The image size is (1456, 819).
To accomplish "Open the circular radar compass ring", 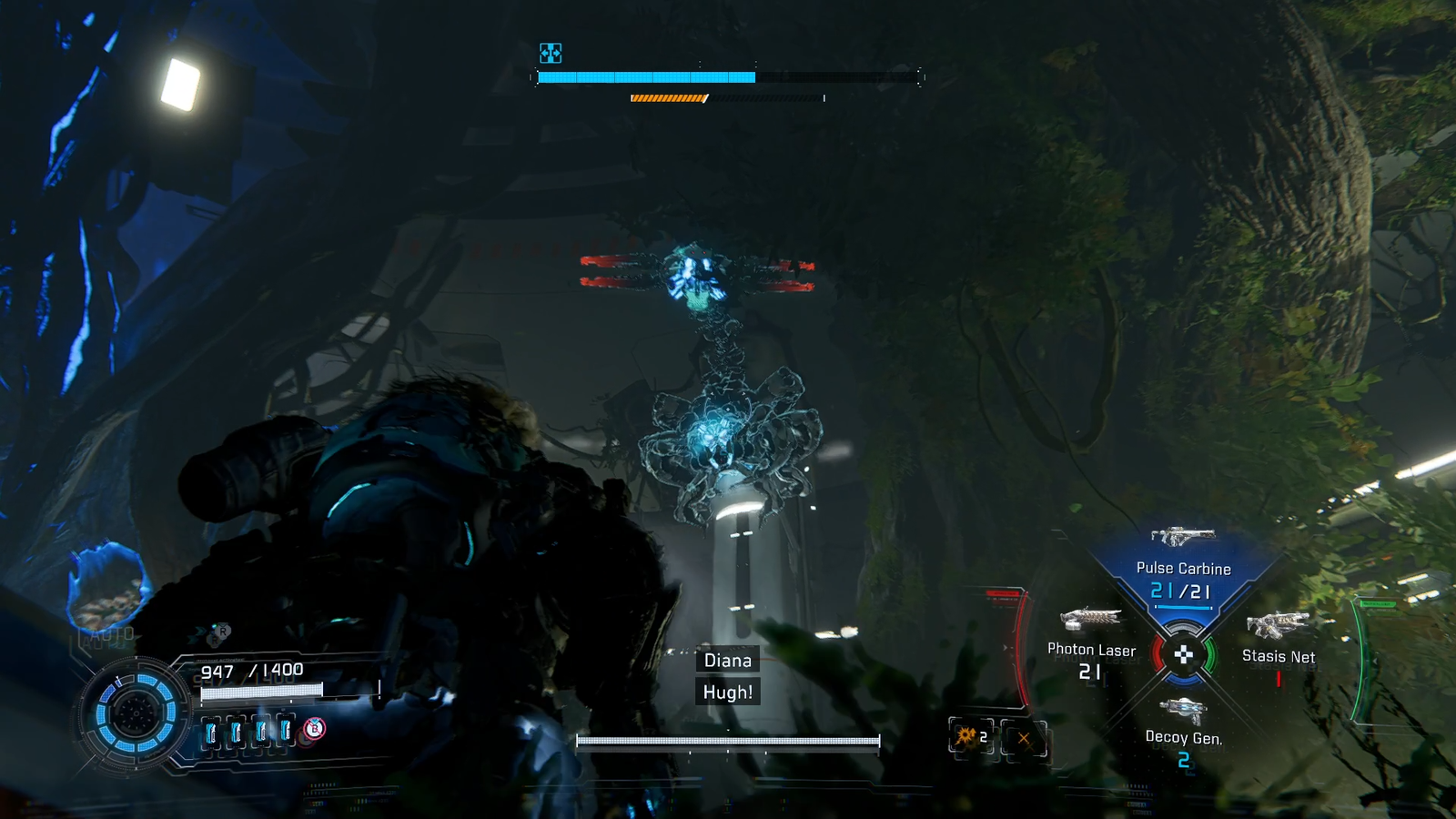I will coord(138,714).
